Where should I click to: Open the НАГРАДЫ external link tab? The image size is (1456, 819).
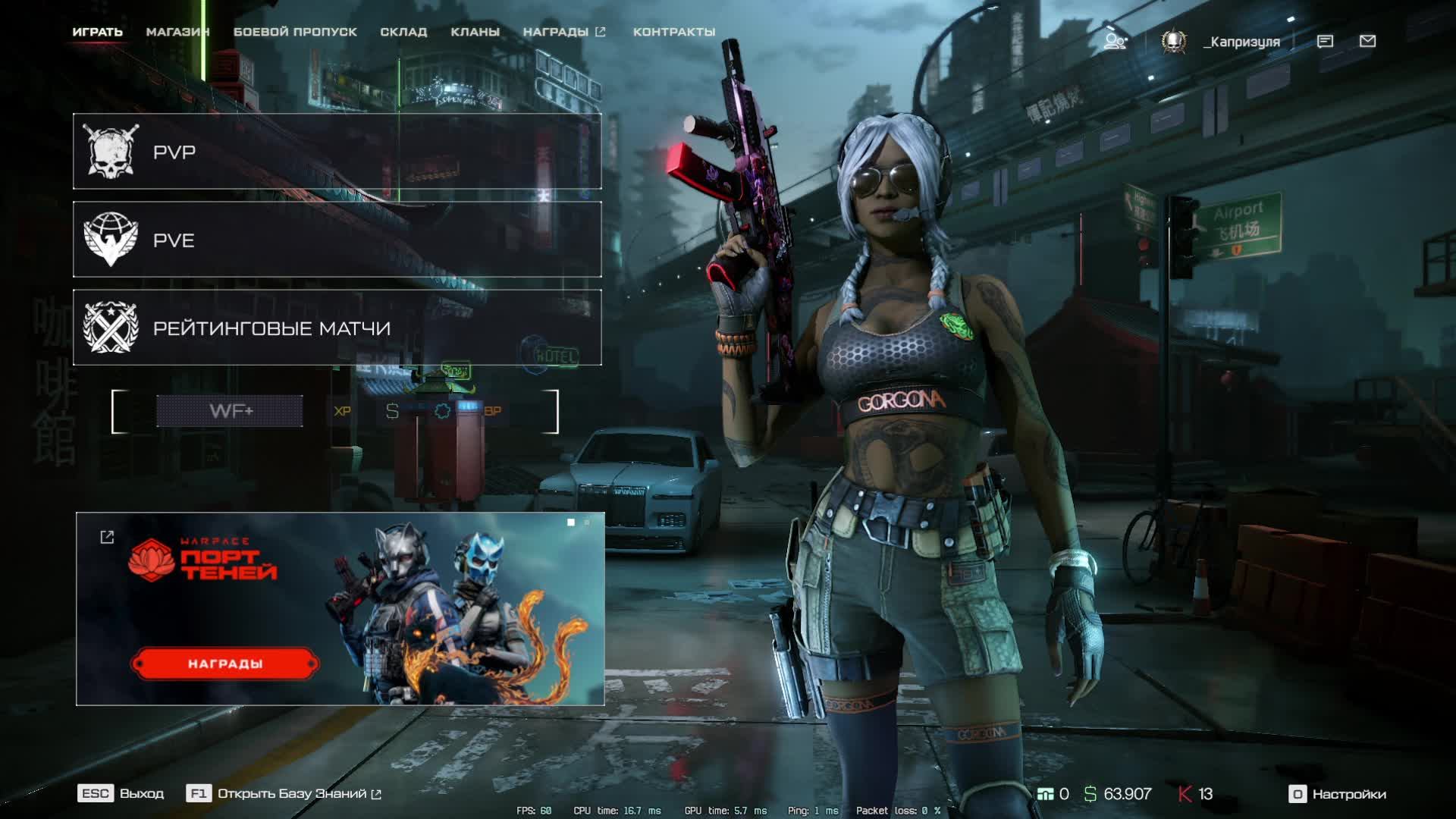pyautogui.click(x=563, y=32)
